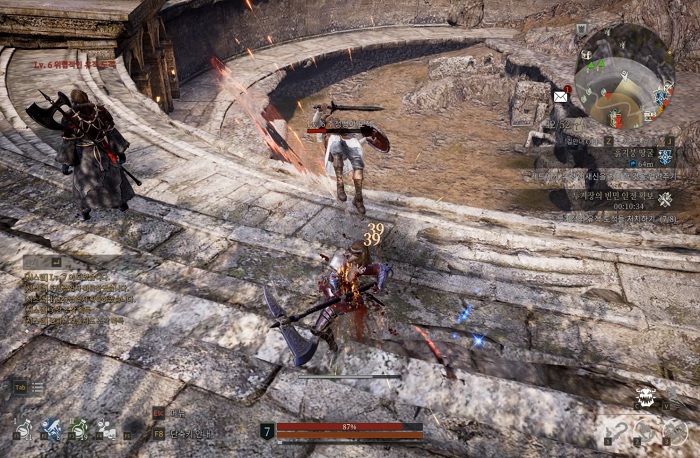
Task: Use the green potion quick slot
Action: pyautogui.click(x=79, y=430)
